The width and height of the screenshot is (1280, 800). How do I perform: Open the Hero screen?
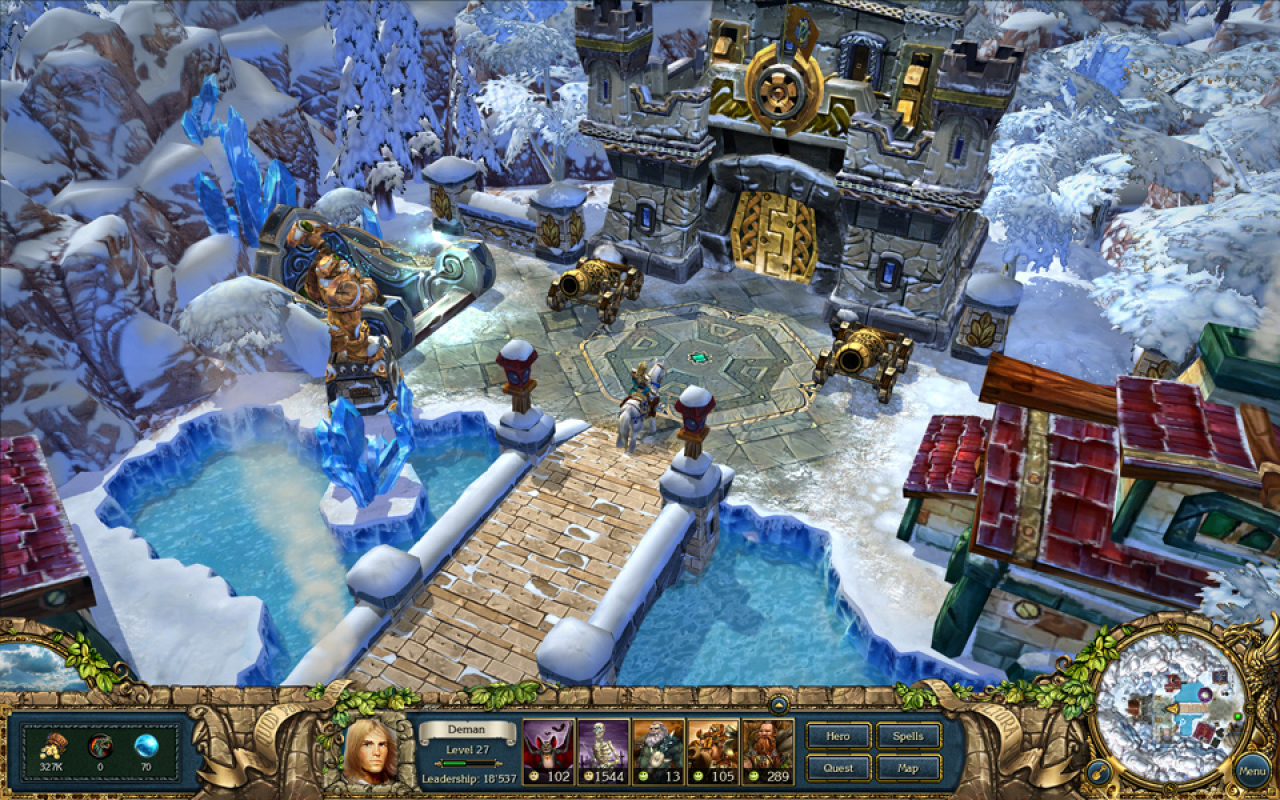(838, 736)
